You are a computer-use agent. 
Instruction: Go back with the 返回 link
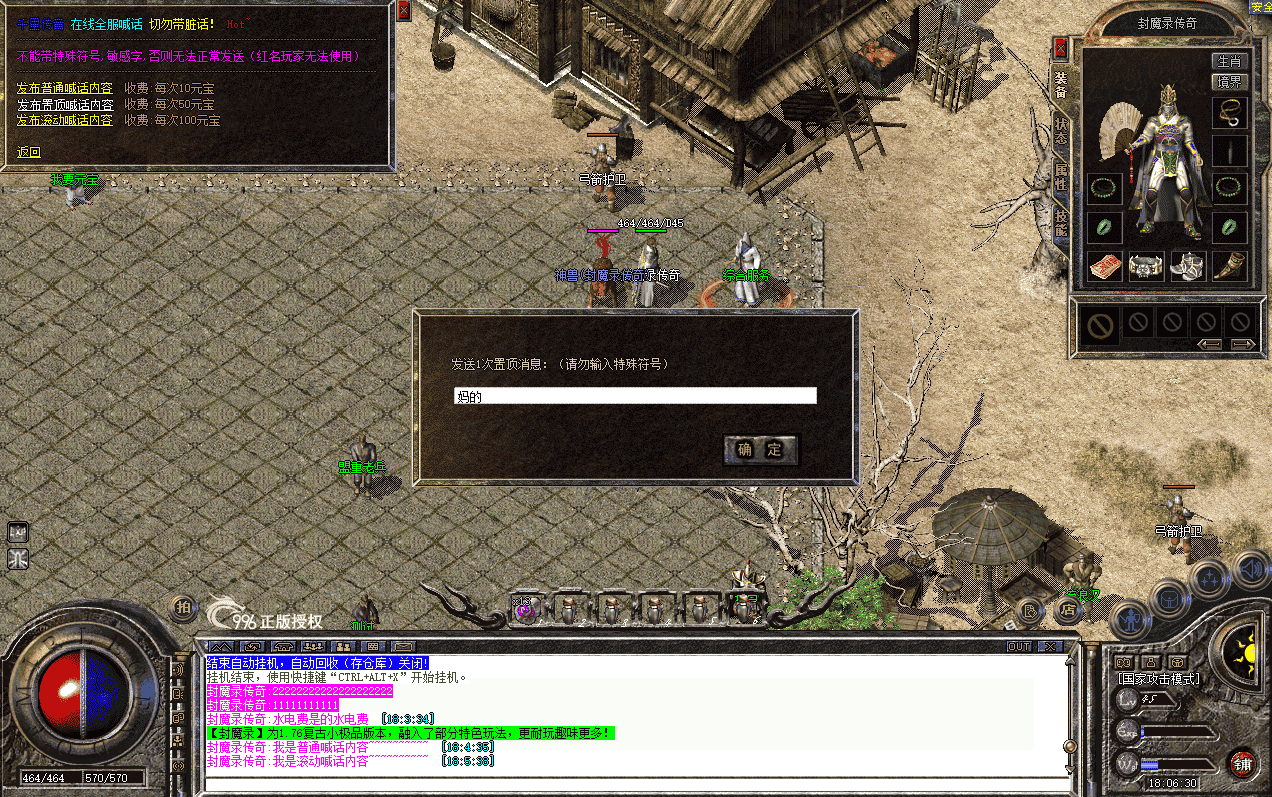click(29, 152)
